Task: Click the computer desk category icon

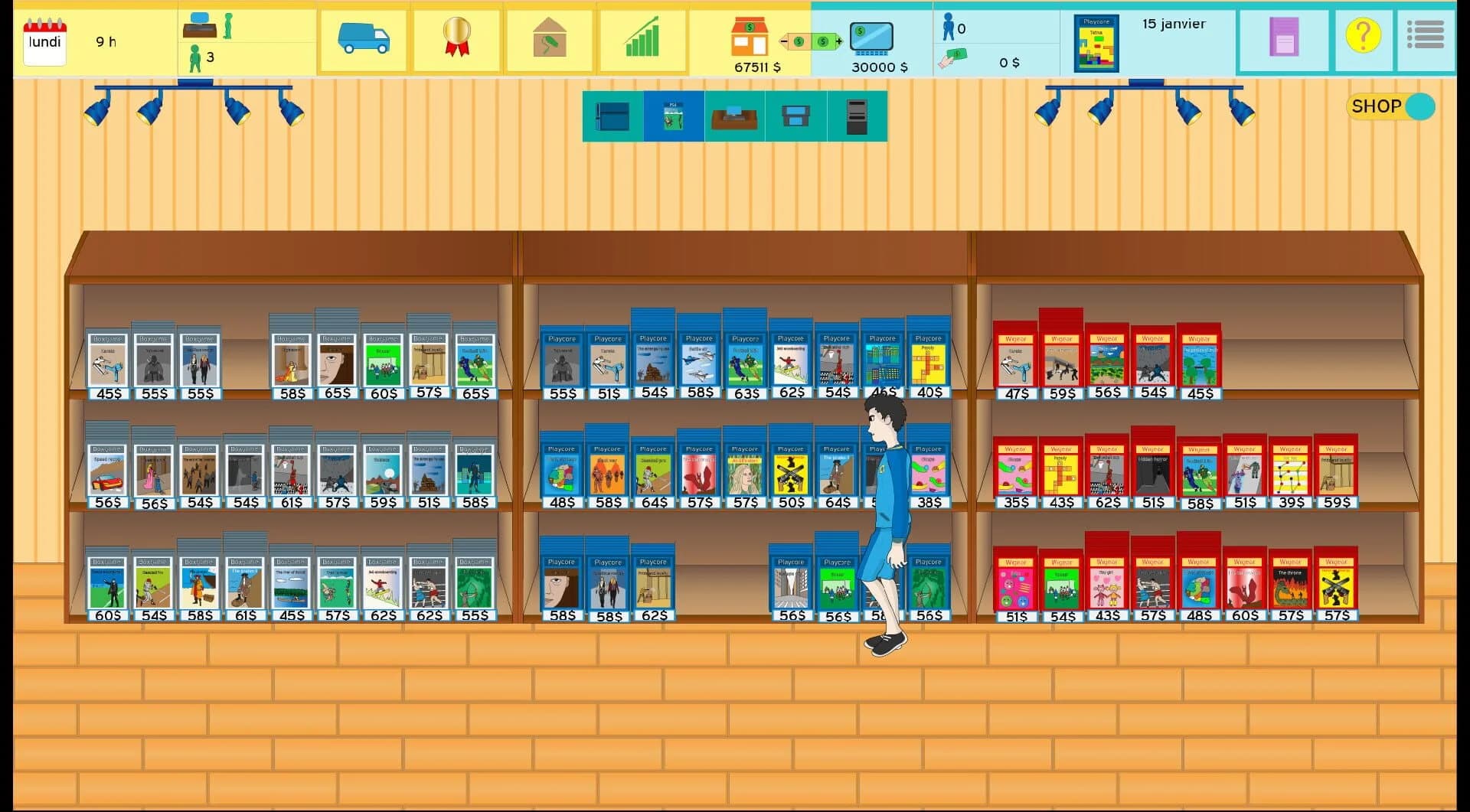Action: pyautogui.click(x=734, y=116)
